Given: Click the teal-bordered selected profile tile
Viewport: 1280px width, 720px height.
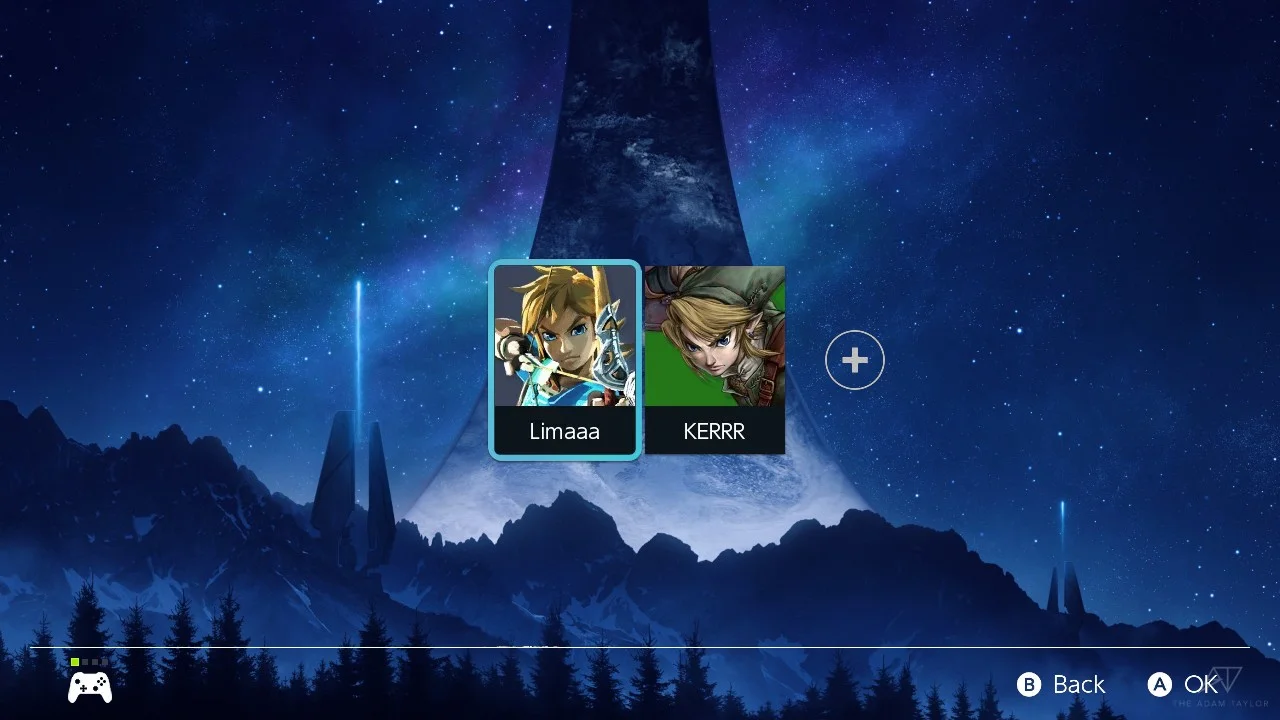Looking at the screenshot, I should (x=565, y=360).
